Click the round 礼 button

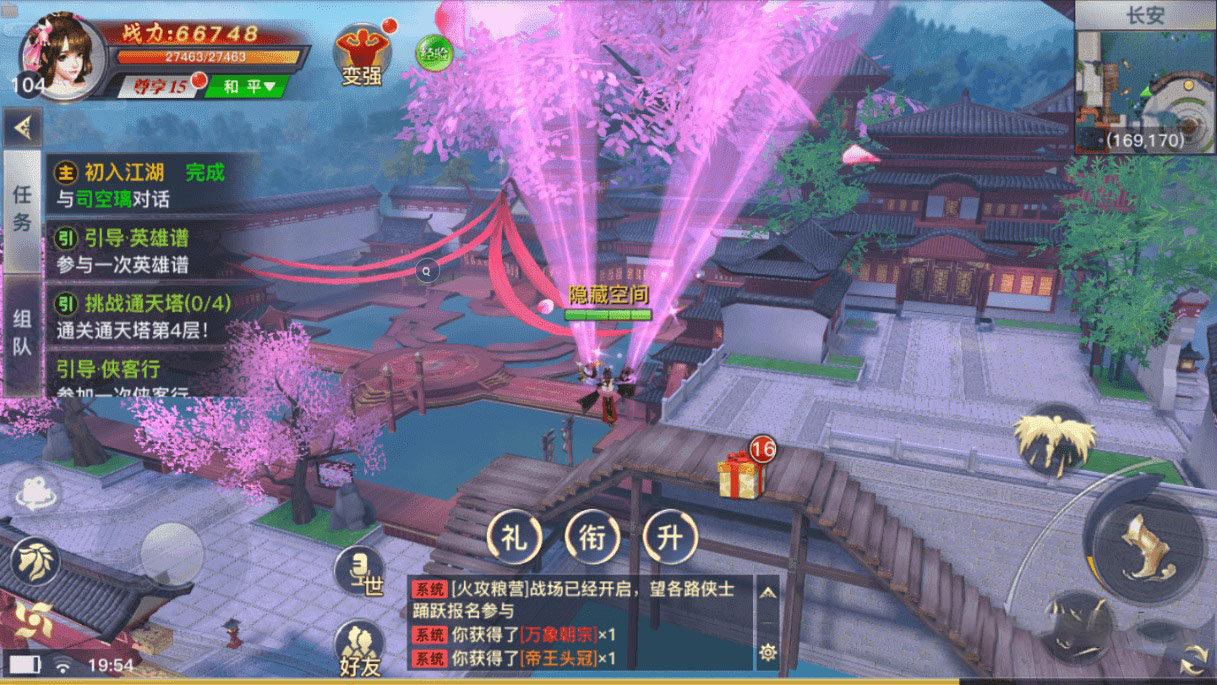coord(514,537)
